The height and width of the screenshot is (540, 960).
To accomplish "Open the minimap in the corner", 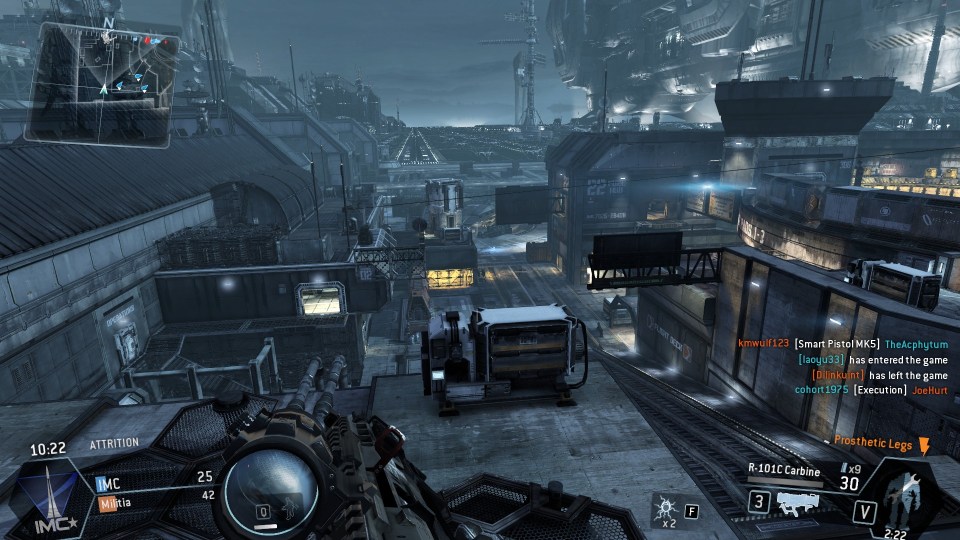I will point(103,82).
